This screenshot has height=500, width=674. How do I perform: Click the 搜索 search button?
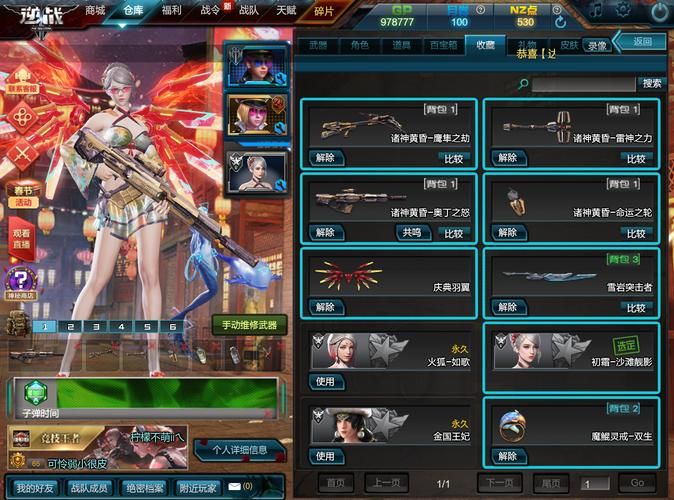coord(652,84)
